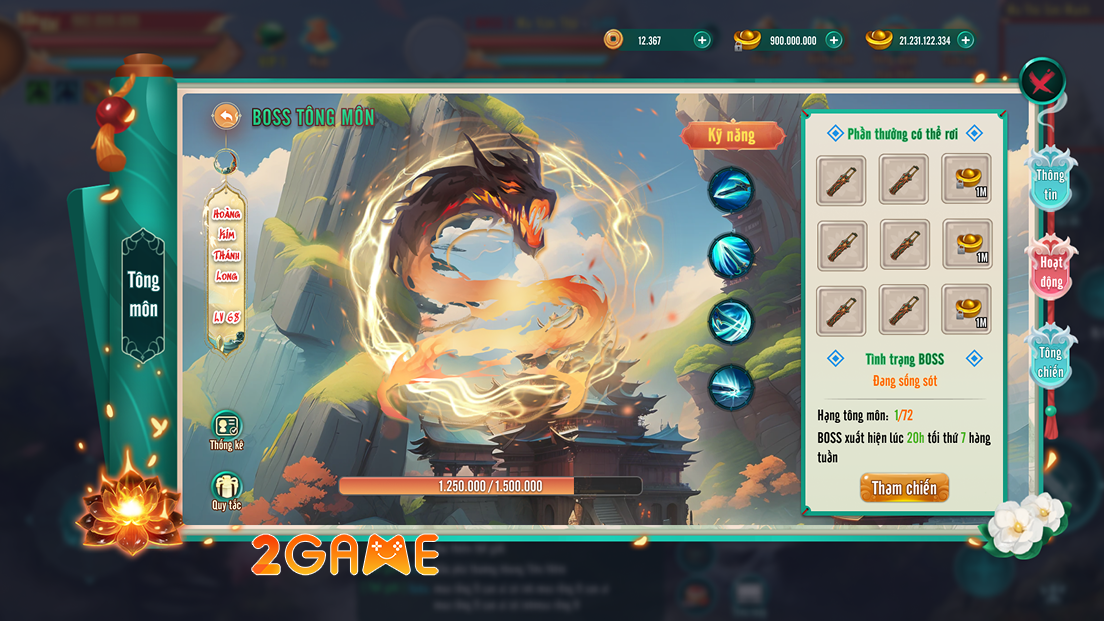Viewport: 1104px width, 621px height.
Task: Go back using the orange arrow button
Action: click(227, 116)
